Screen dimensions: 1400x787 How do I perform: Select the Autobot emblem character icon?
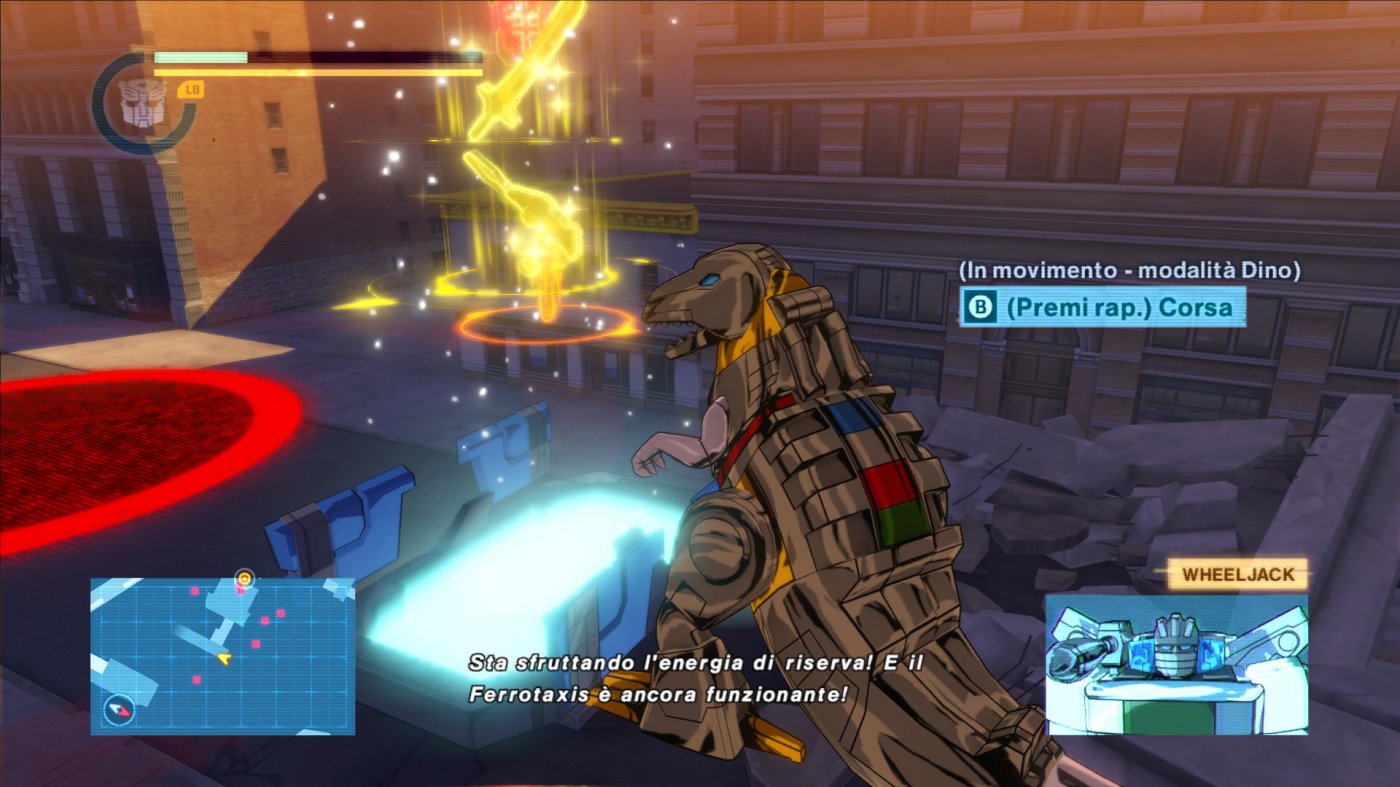pyautogui.click(x=140, y=102)
